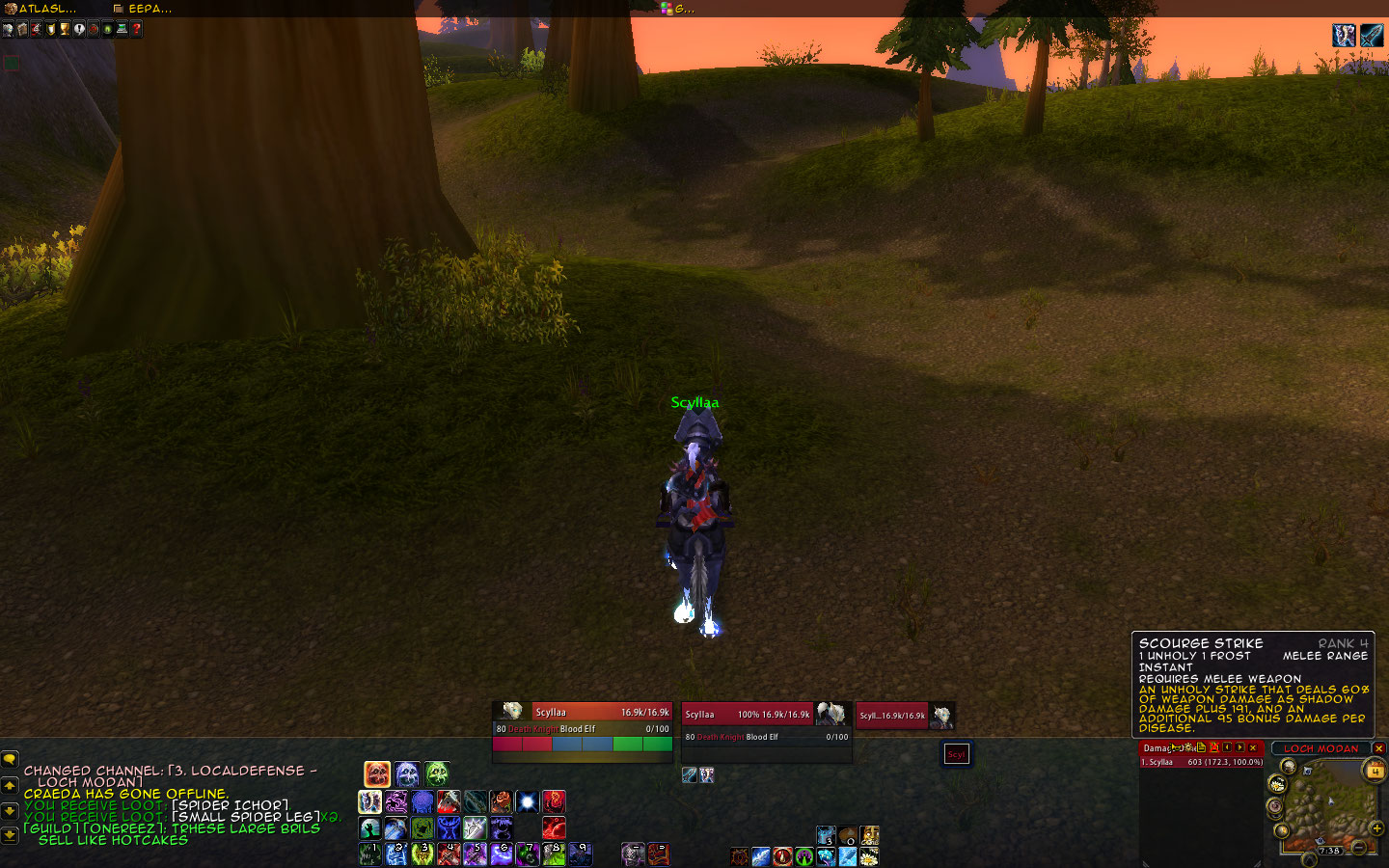Close the Loch Modan minimap

point(1379,748)
